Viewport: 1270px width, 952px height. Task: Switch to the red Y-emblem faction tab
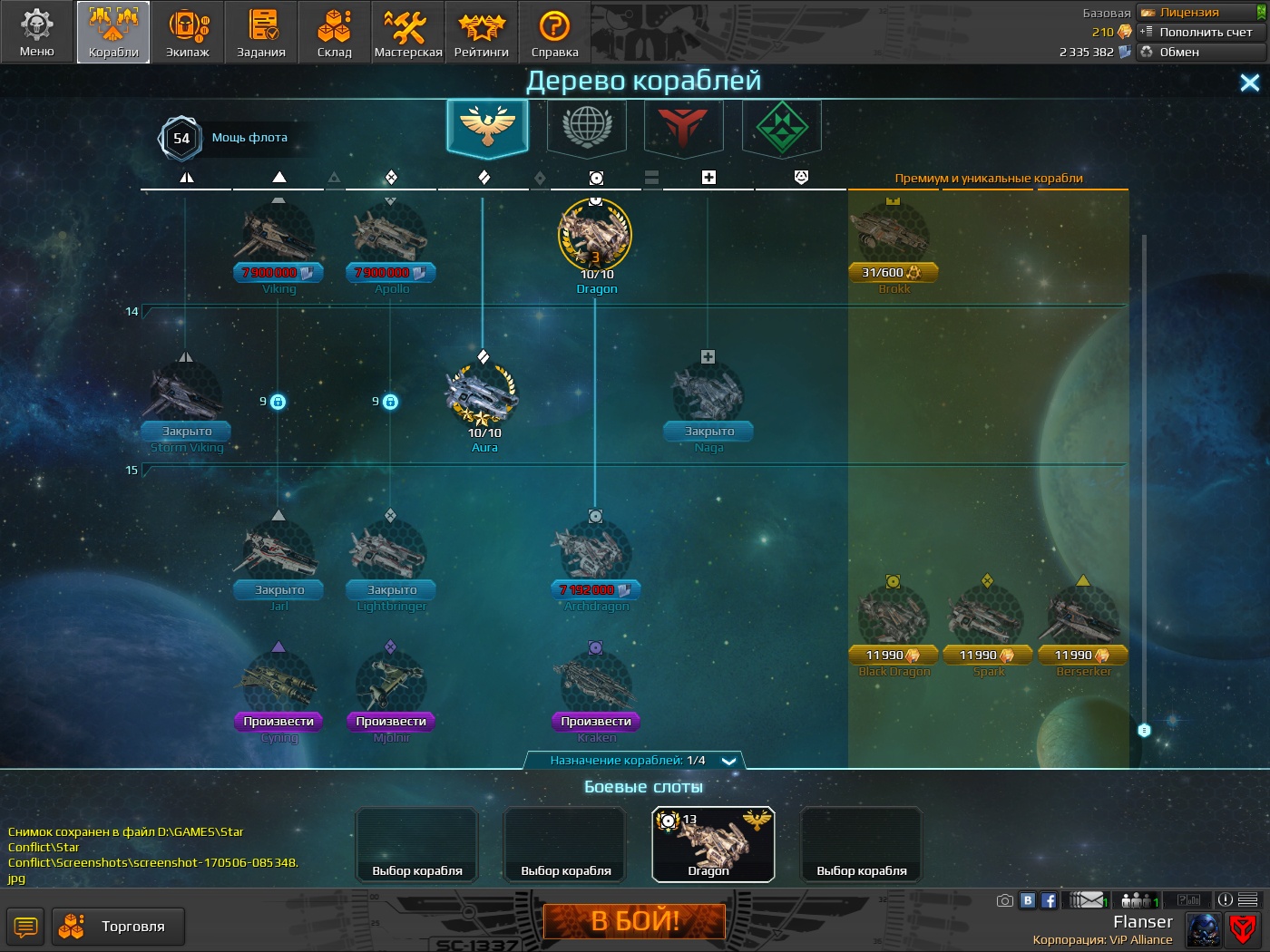(x=683, y=126)
